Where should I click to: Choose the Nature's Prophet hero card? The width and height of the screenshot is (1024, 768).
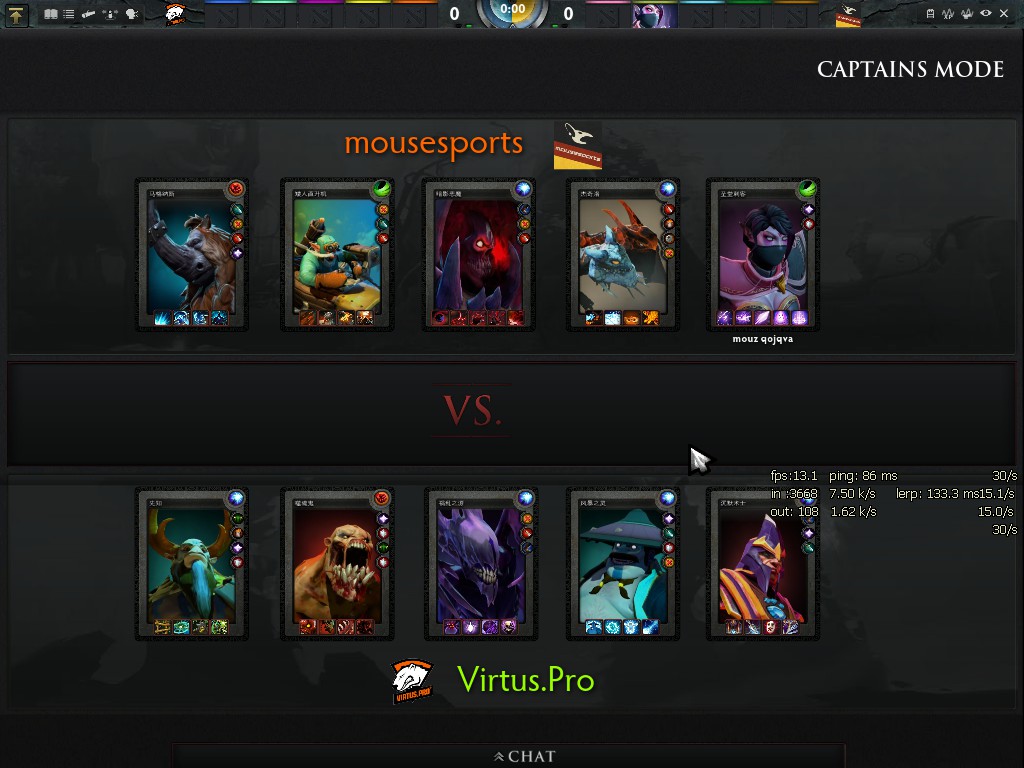coord(191,564)
